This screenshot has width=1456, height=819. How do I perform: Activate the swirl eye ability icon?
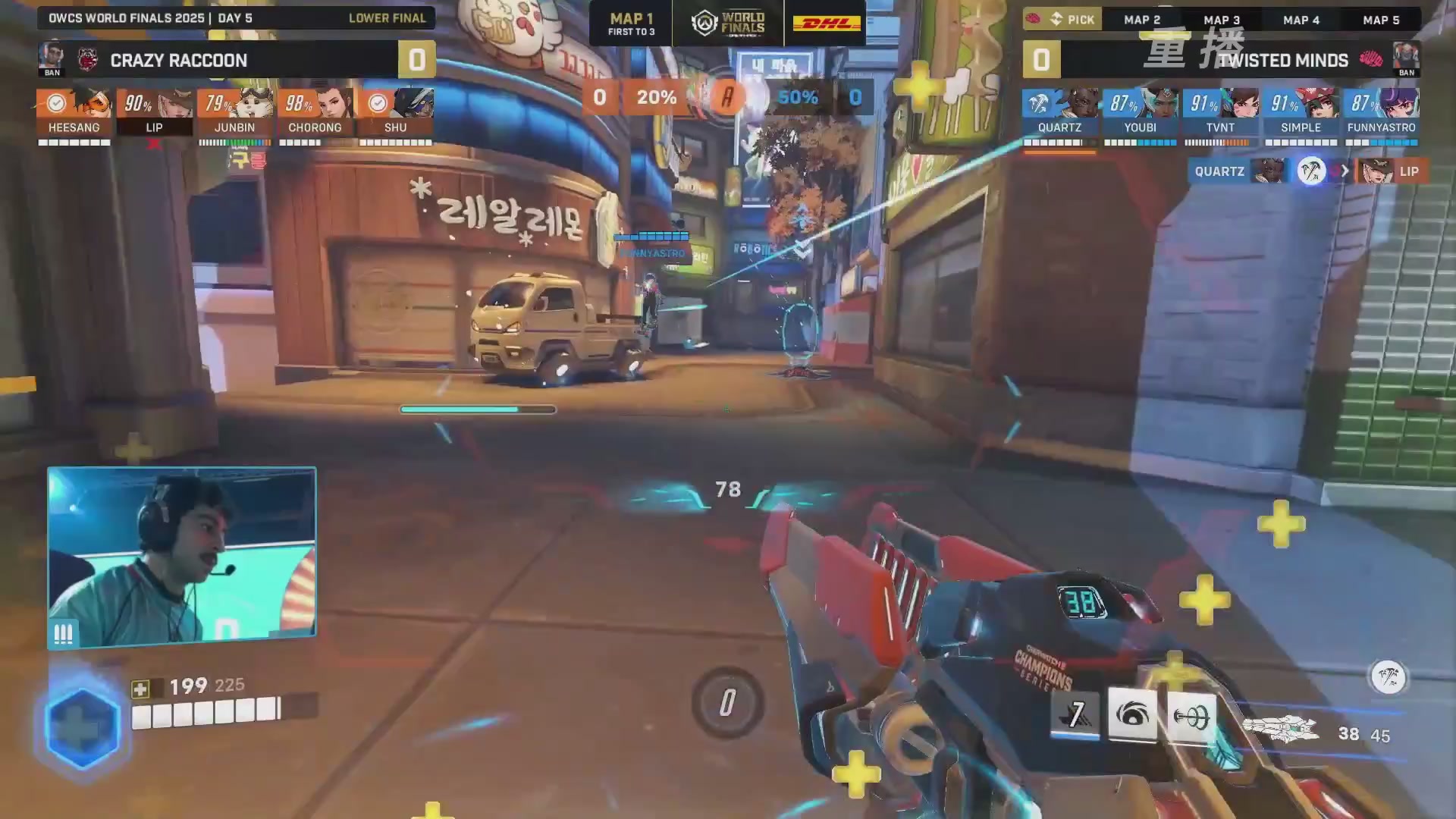tap(1132, 714)
